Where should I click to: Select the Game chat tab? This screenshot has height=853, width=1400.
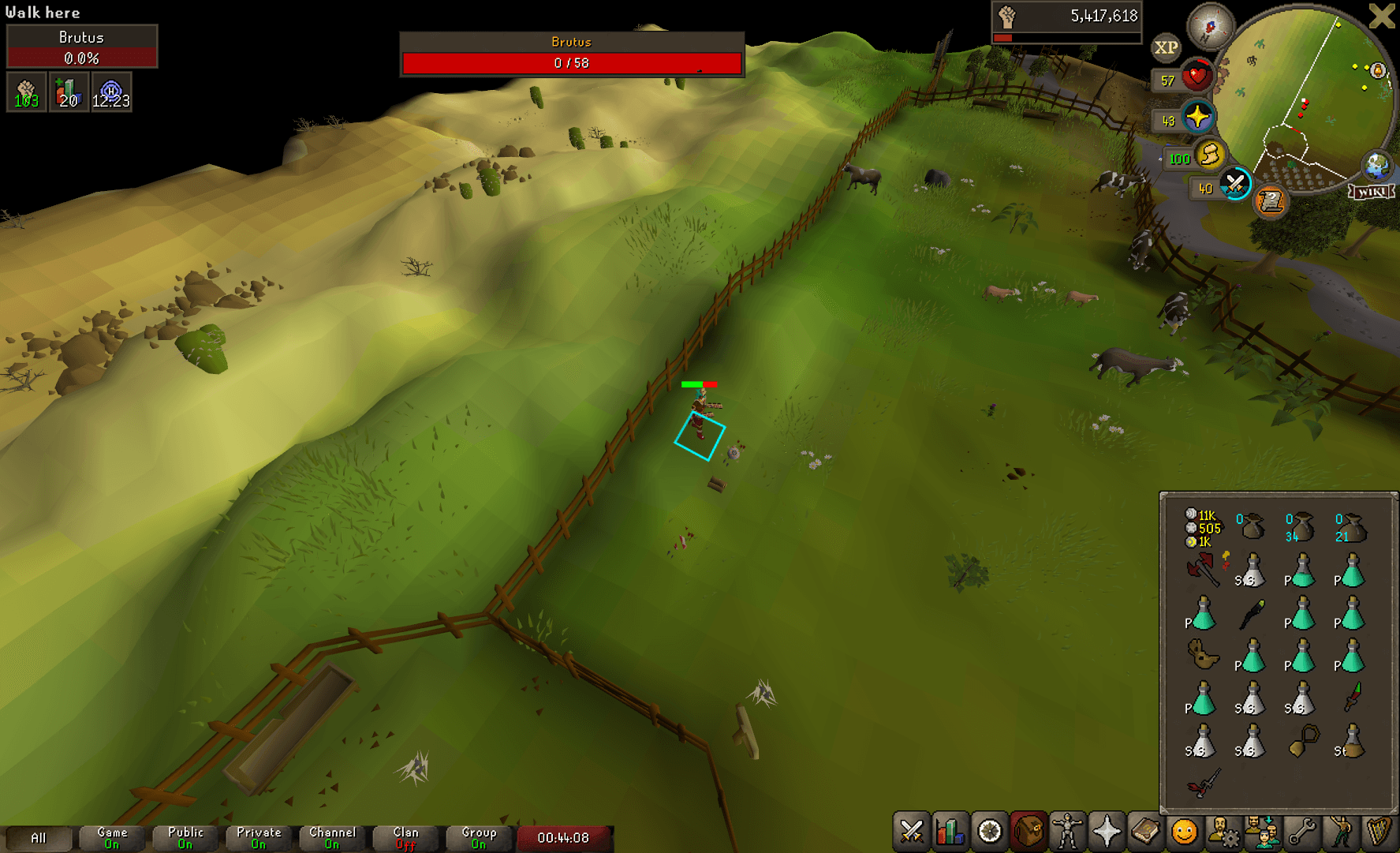point(111,836)
